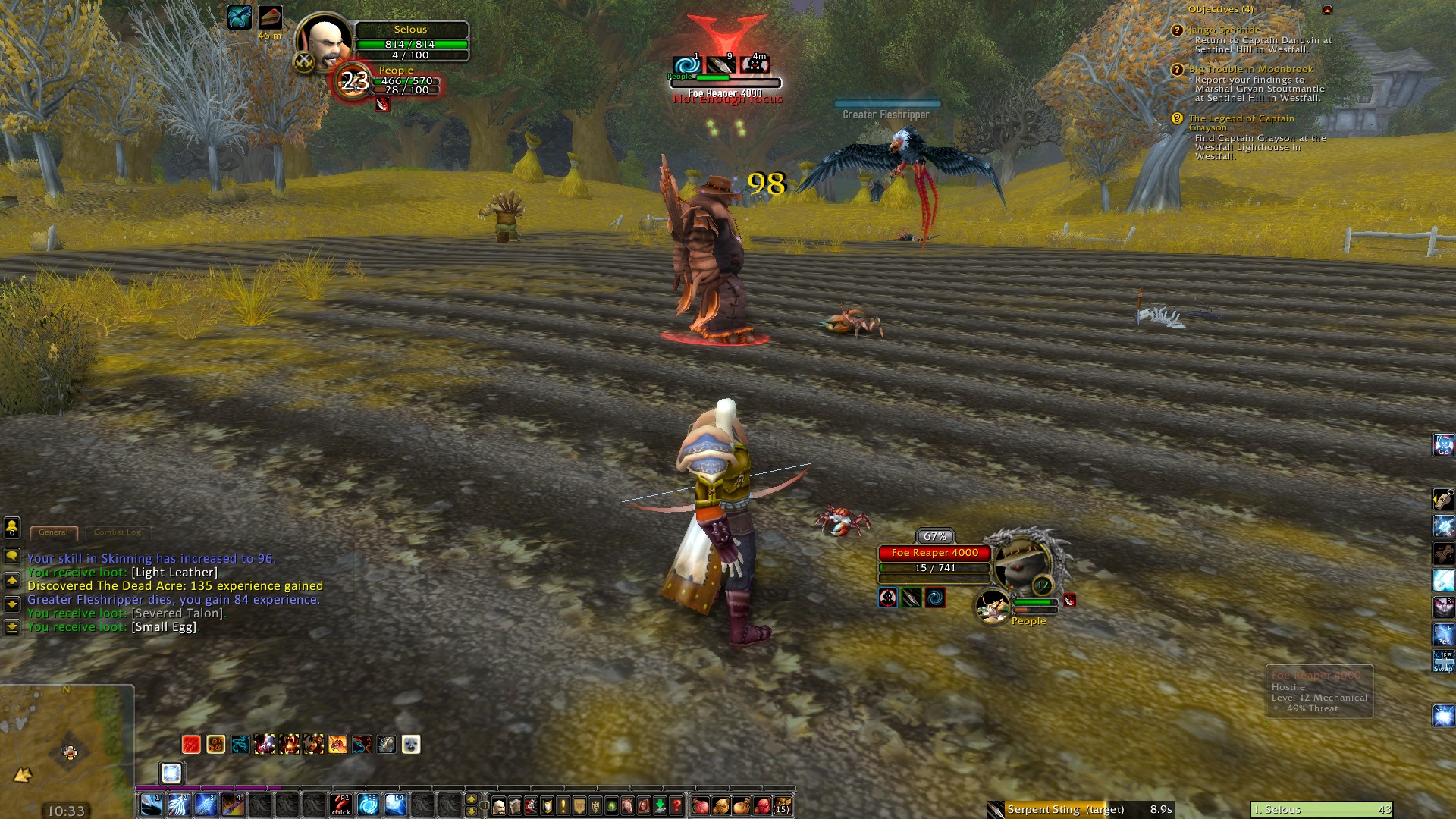Open the red question mark help button
The width and height of the screenshot is (1456, 819).
pyautogui.click(x=676, y=806)
